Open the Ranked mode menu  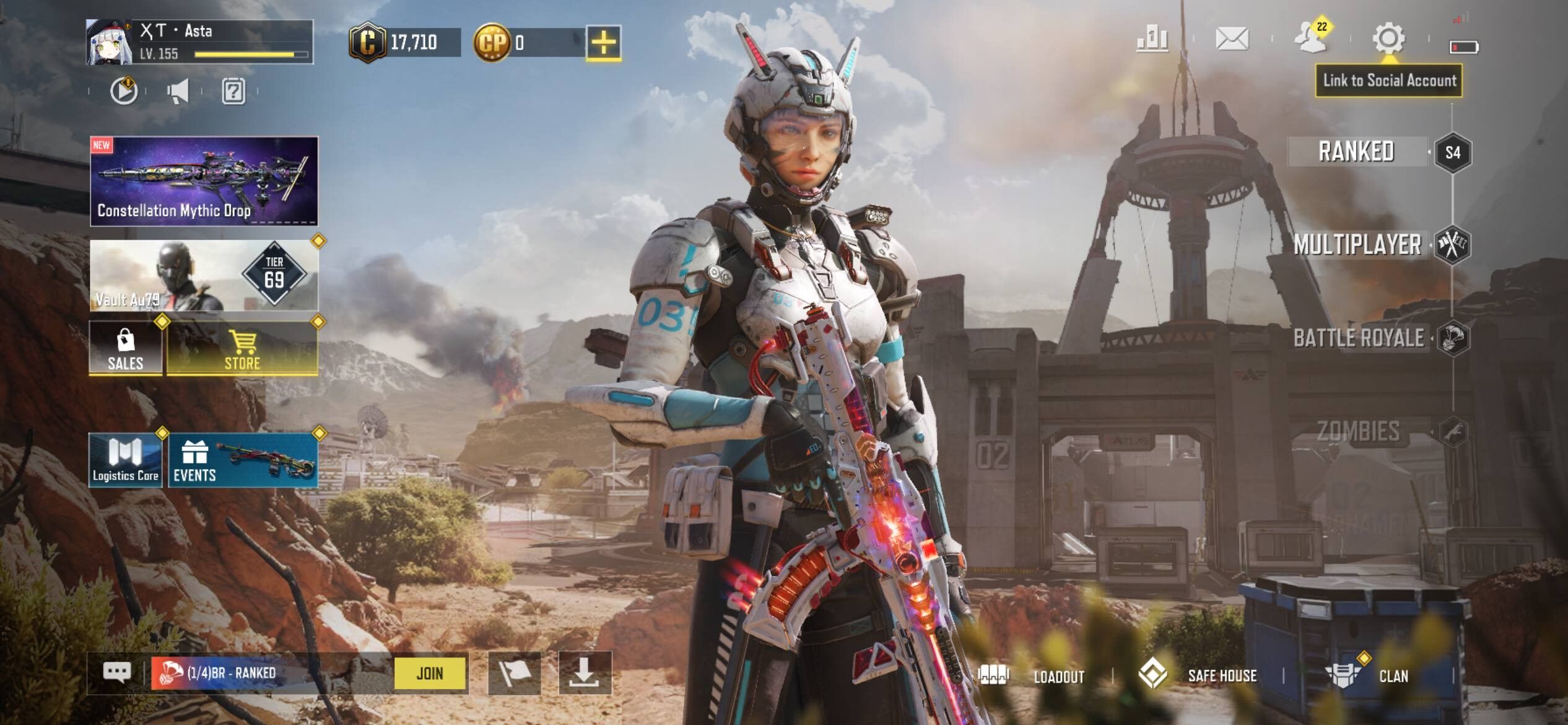pos(1356,152)
